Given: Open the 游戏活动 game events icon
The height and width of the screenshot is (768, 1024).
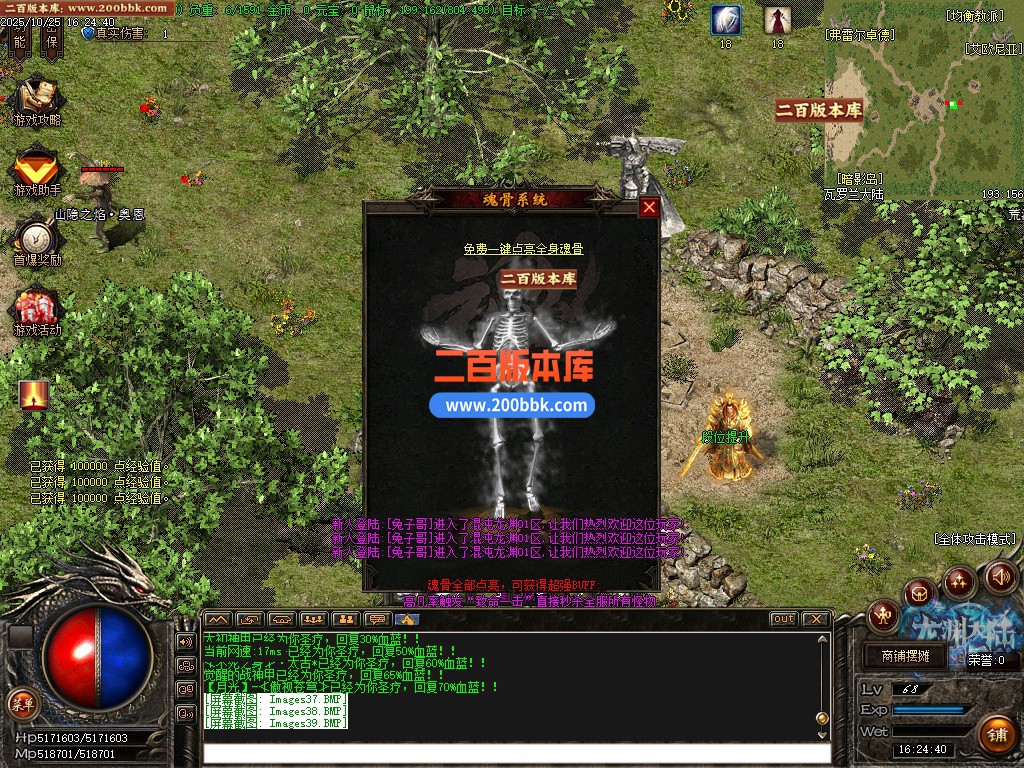Looking at the screenshot, I should click(37, 311).
